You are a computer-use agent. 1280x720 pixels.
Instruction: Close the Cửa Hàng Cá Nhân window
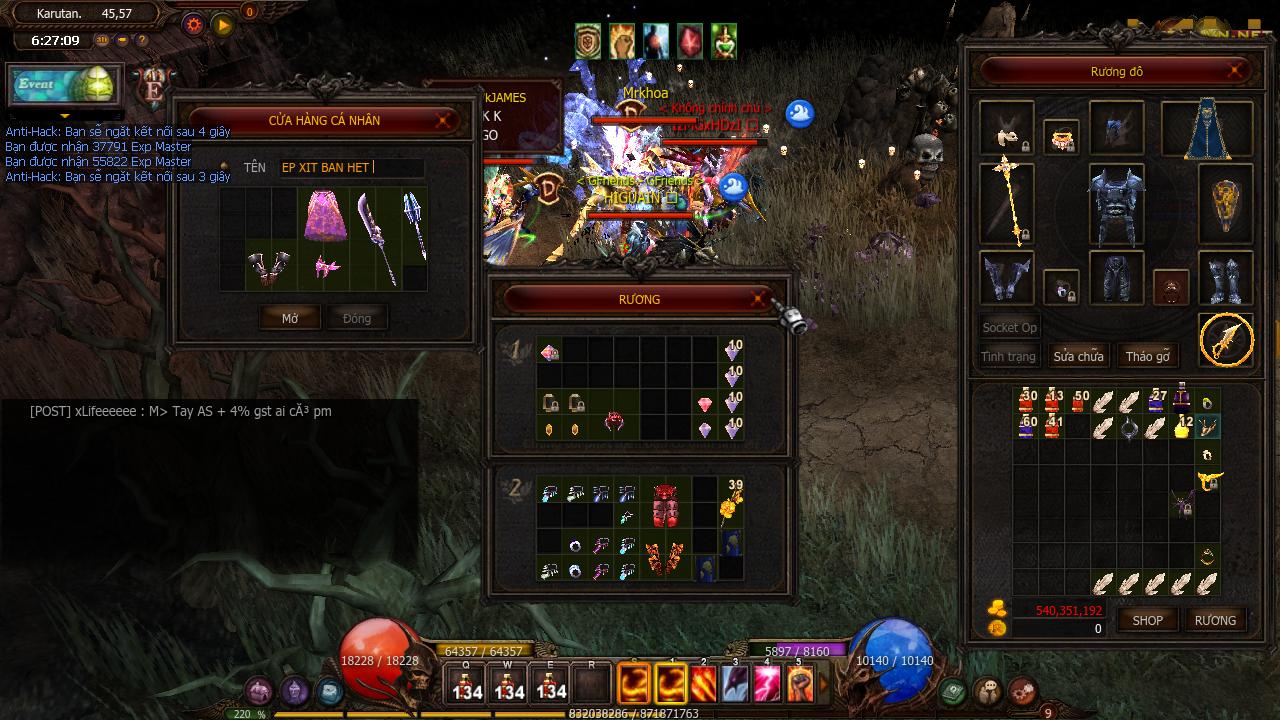(443, 120)
